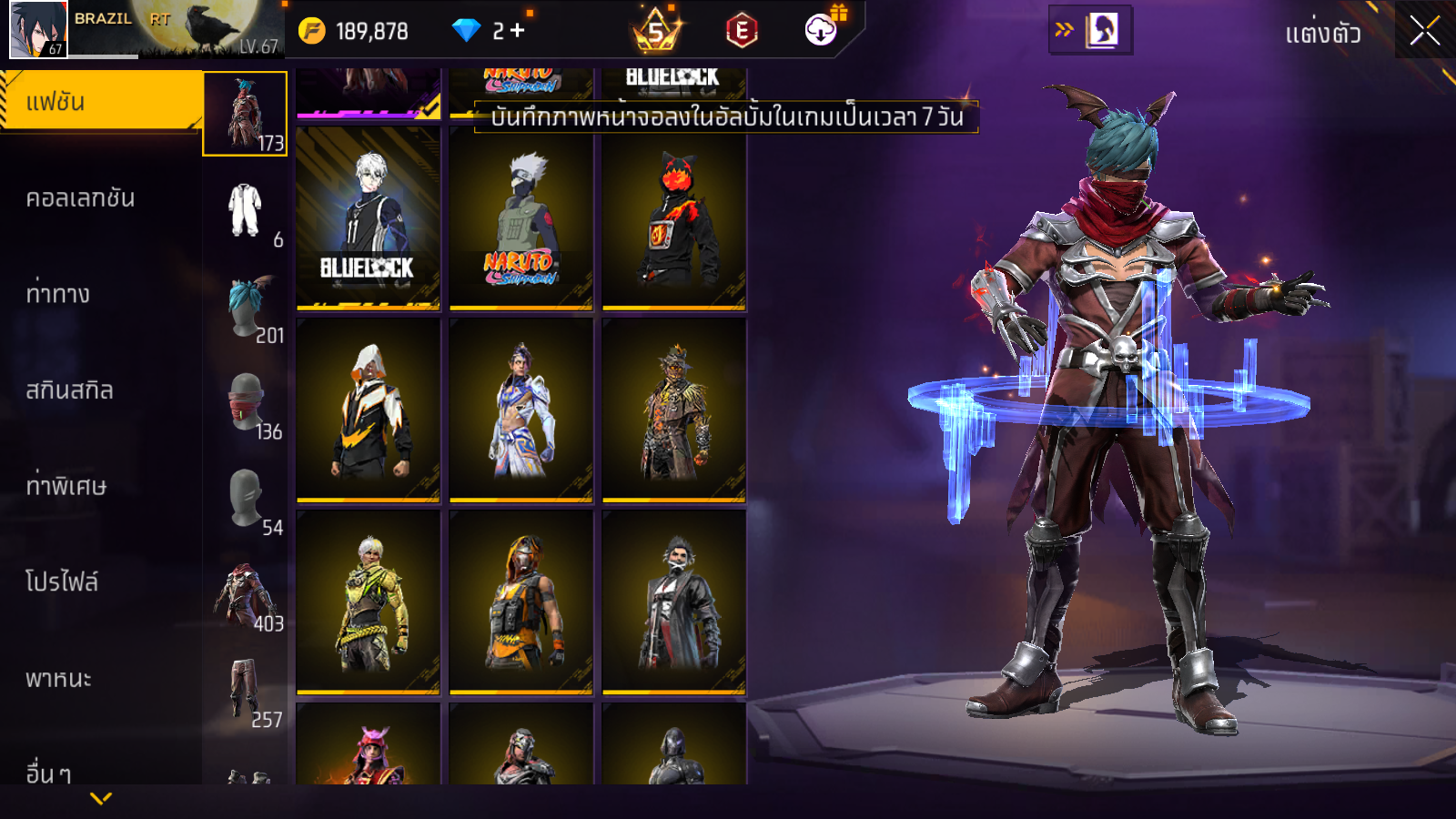
Task: Add diamonds with the plus button
Action: [517, 31]
